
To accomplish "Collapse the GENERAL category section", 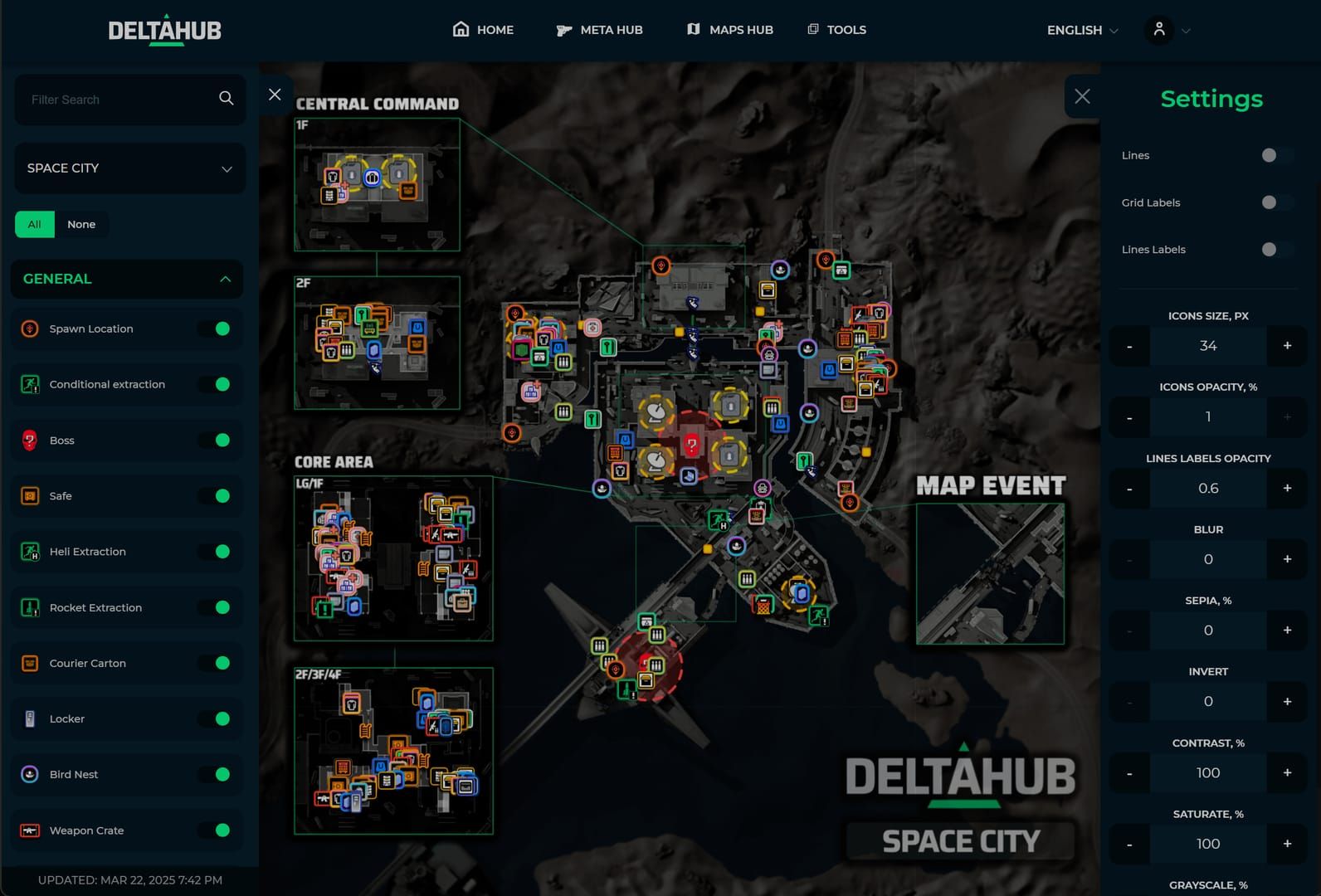I will click(x=224, y=279).
